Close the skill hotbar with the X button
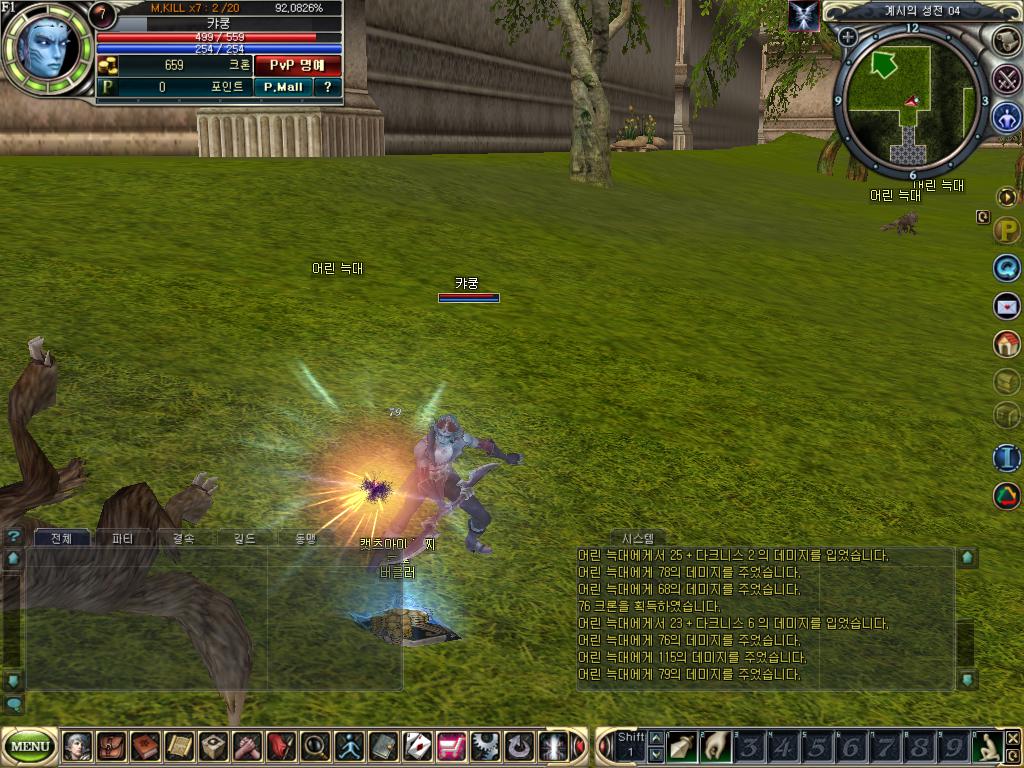This screenshot has height=768, width=1024. (1013, 738)
